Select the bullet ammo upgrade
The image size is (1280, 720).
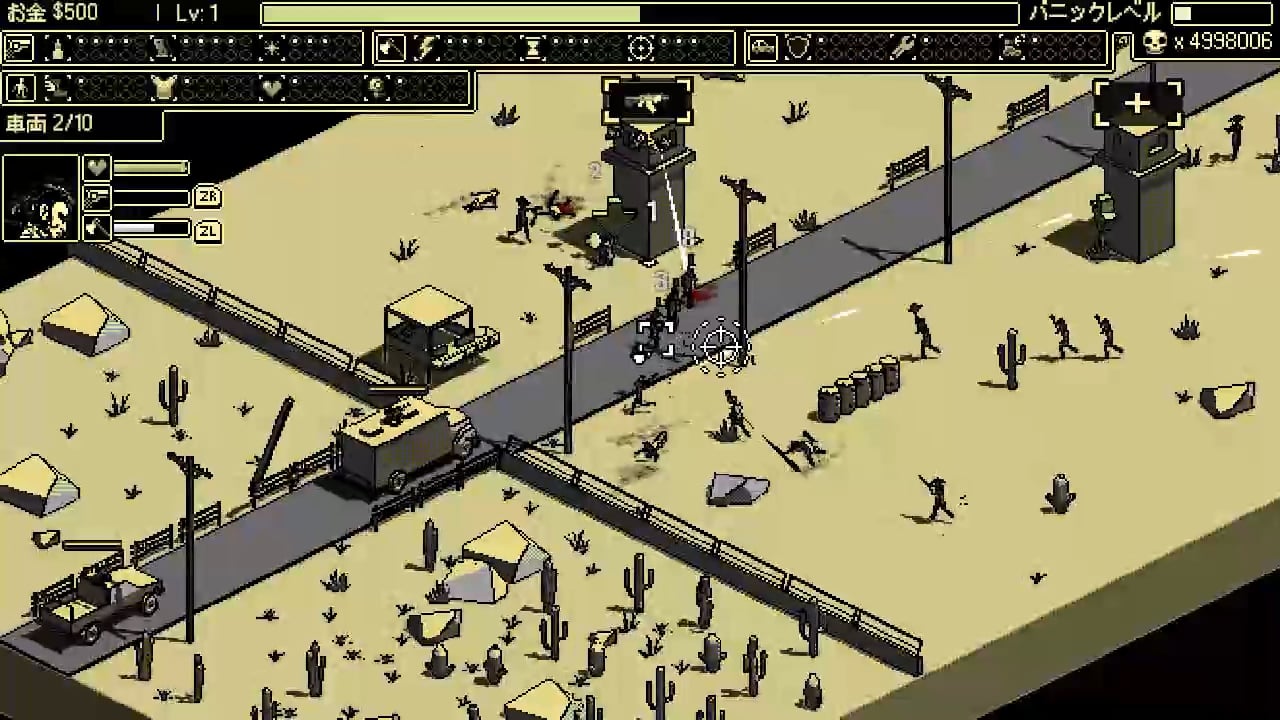tap(58, 48)
